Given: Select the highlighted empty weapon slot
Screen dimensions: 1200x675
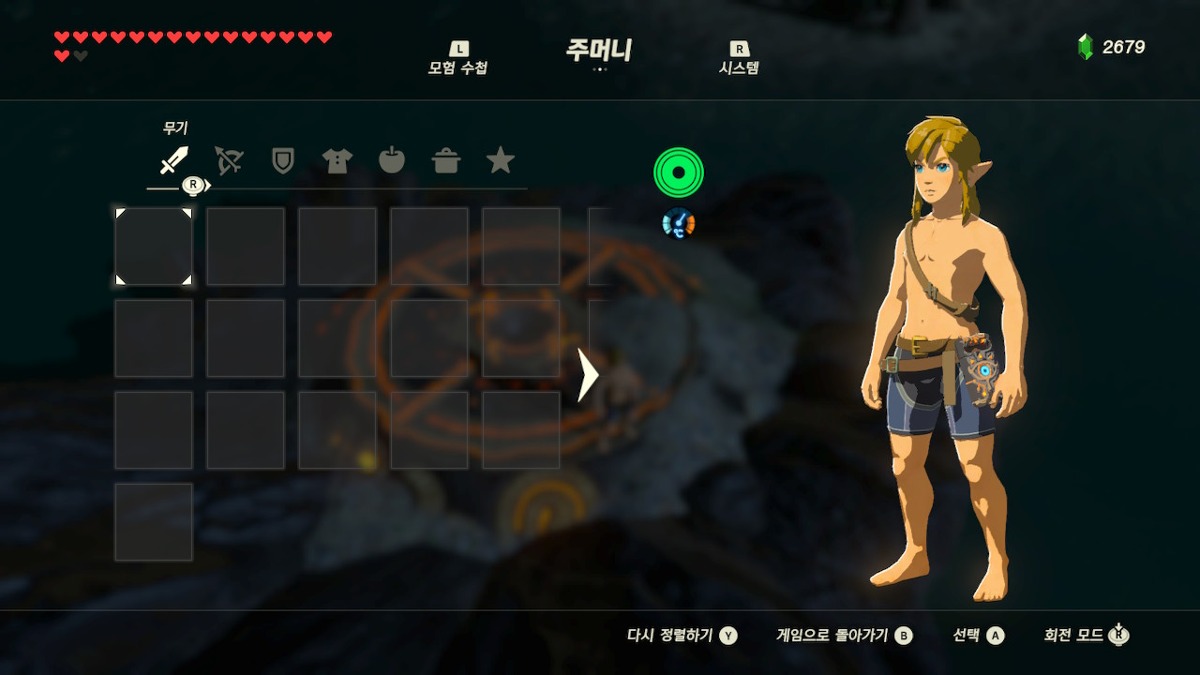Looking at the screenshot, I should (153, 246).
